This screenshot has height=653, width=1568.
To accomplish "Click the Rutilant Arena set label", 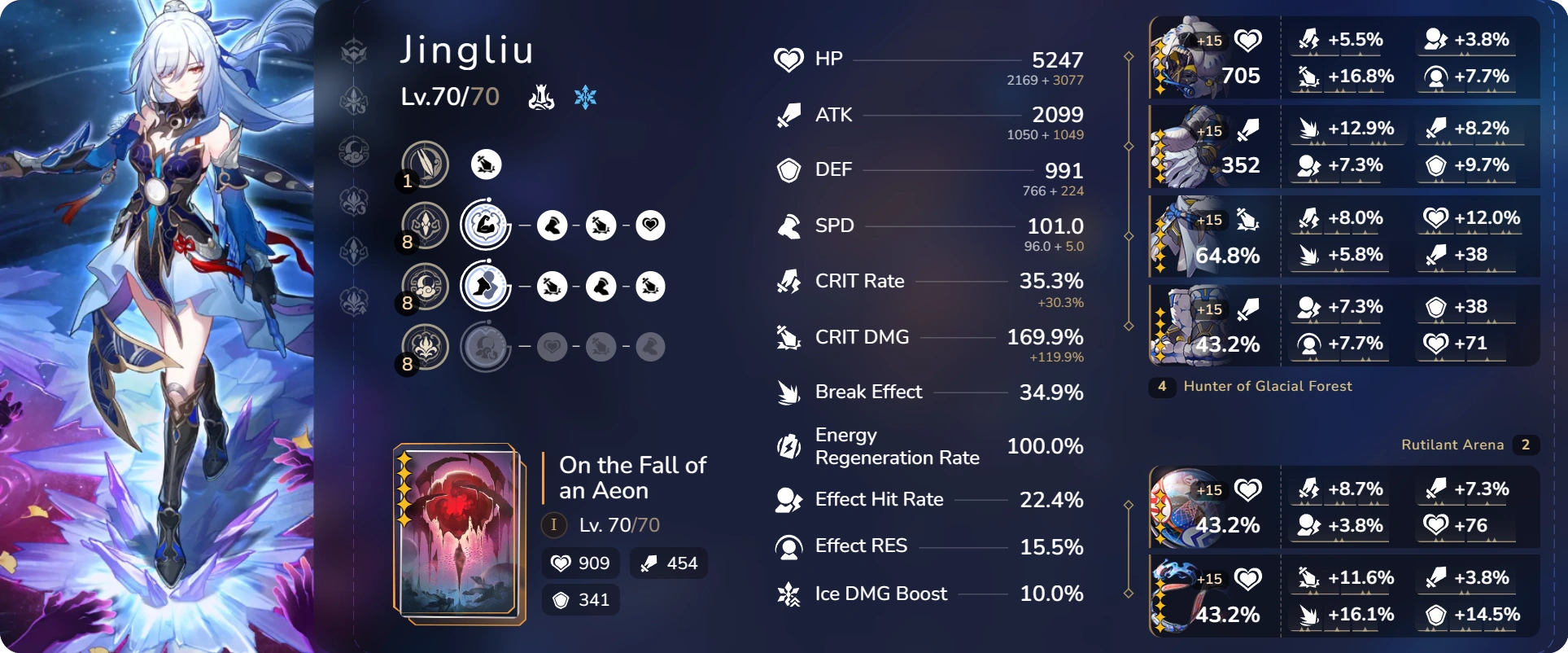I will tap(1454, 445).
